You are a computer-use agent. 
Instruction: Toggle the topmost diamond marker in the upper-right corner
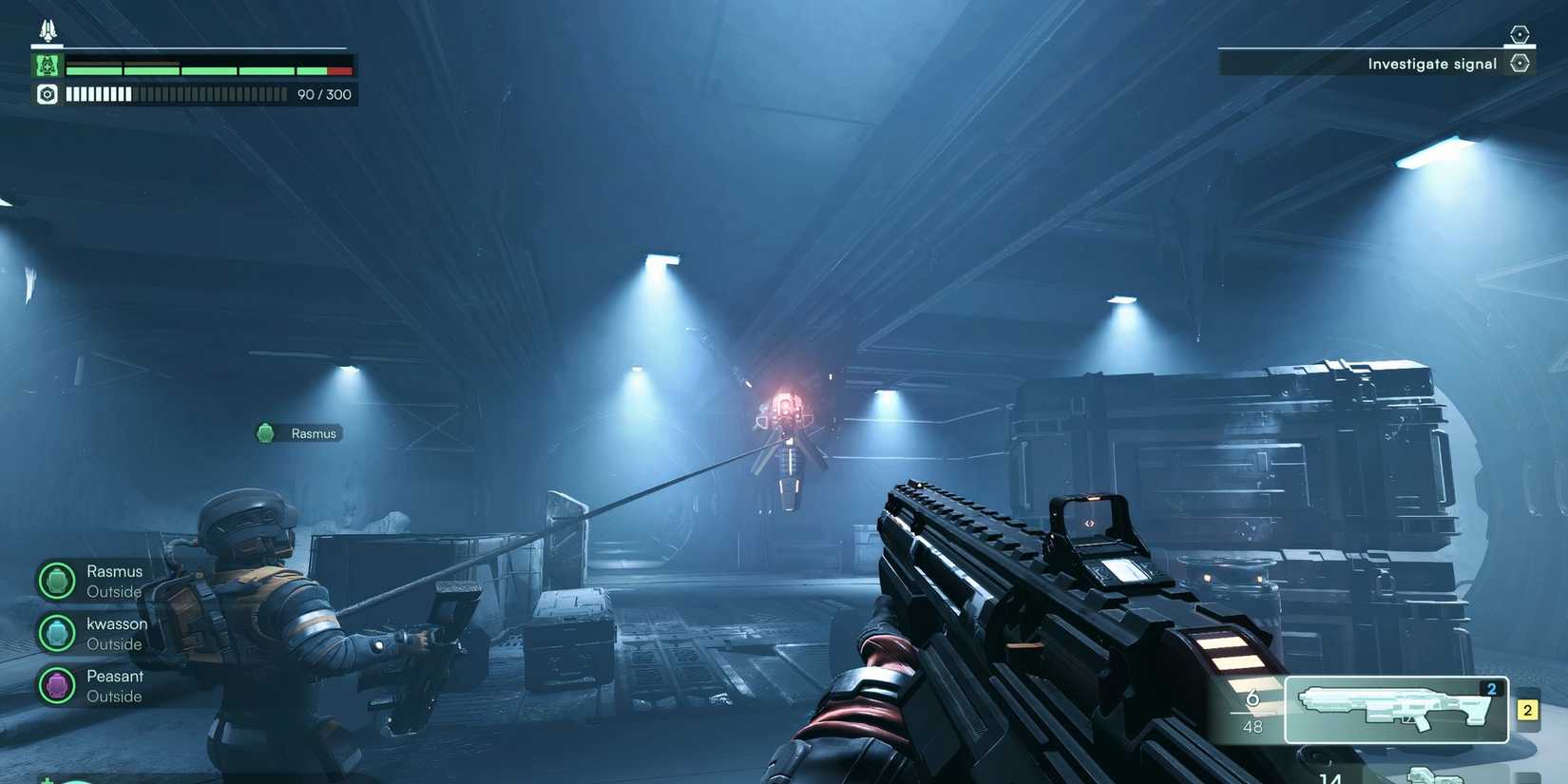pos(1520,32)
